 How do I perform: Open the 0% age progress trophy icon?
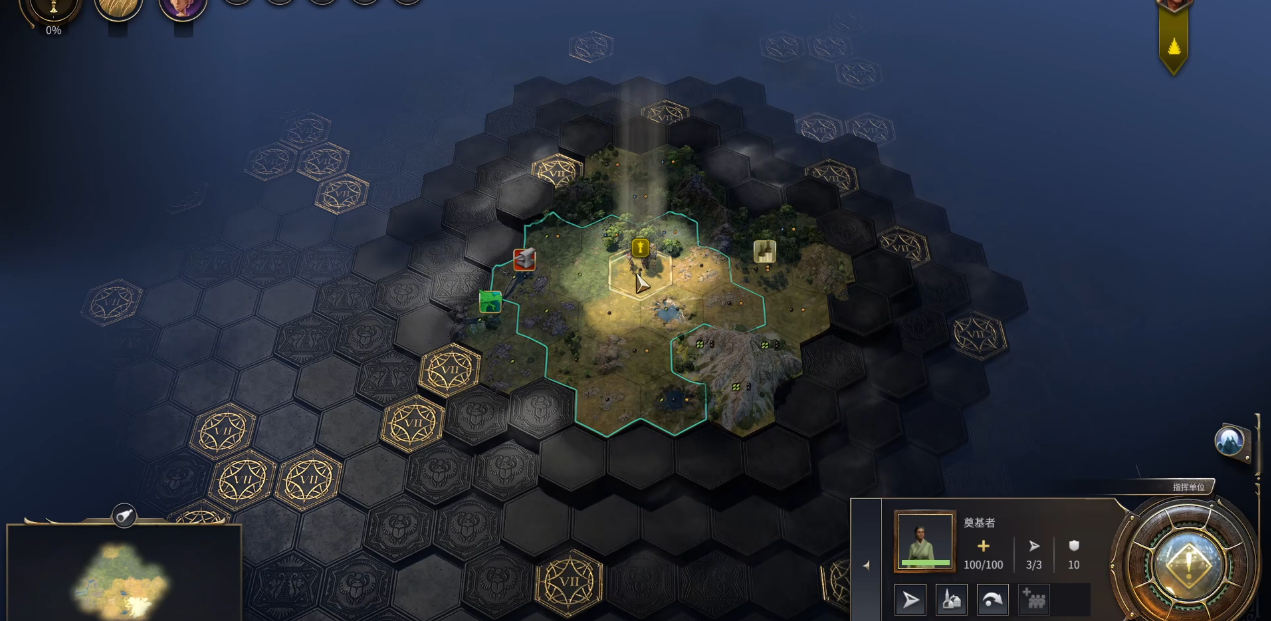[x=53, y=8]
